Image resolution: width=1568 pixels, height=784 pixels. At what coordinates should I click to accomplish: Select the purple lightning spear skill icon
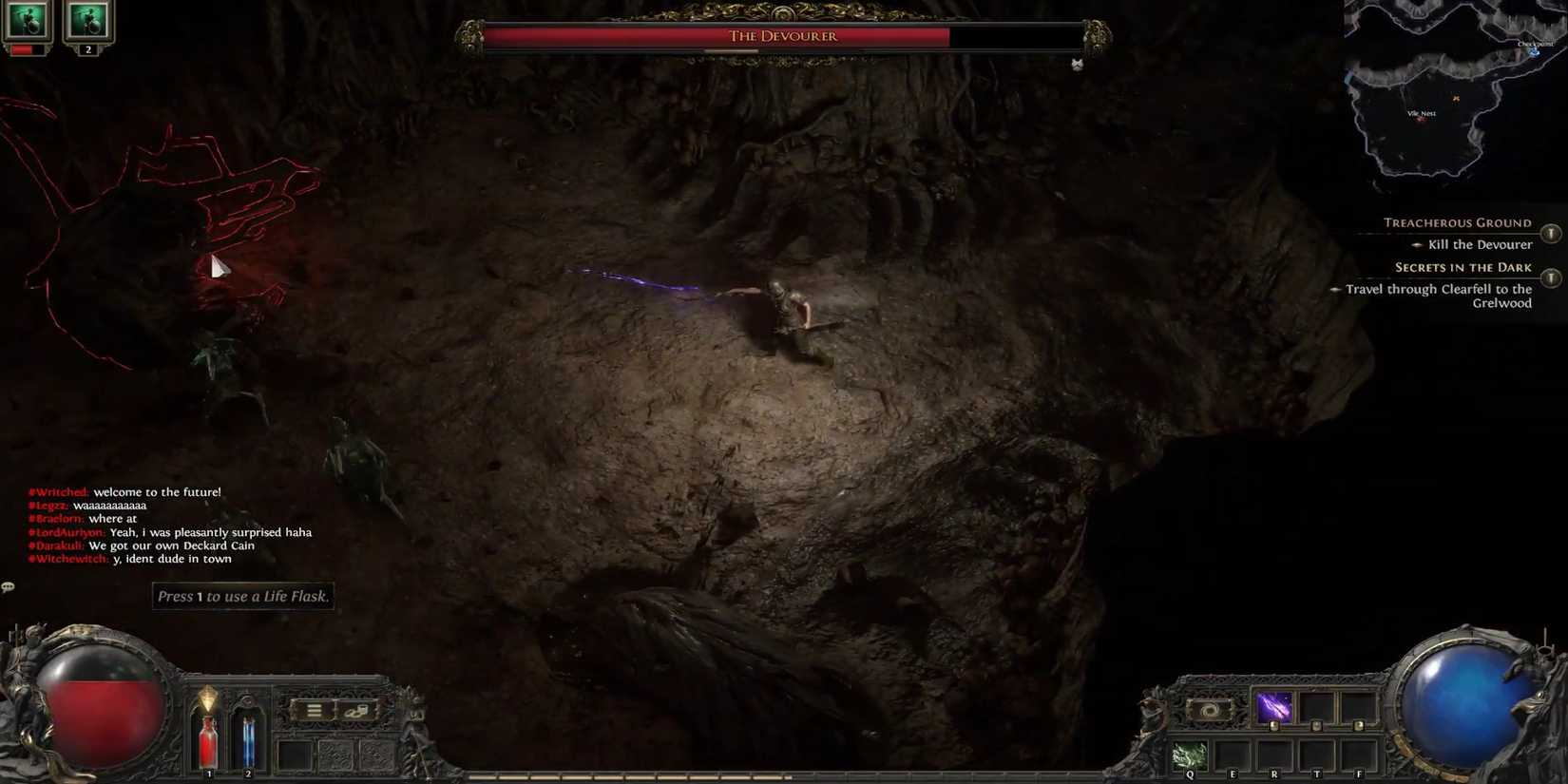pyautogui.click(x=1273, y=705)
